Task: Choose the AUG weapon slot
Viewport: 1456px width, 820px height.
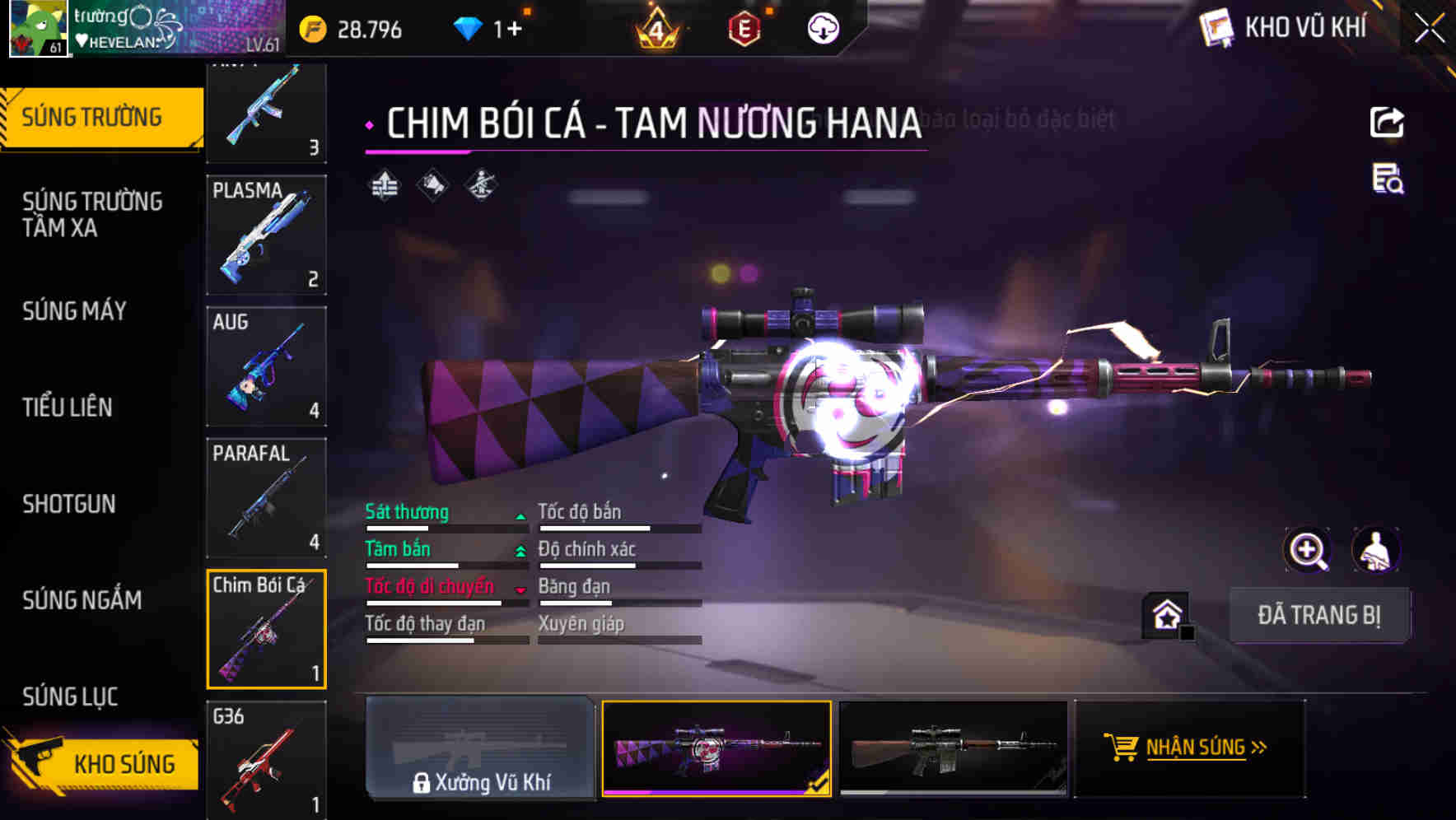Action: click(x=266, y=366)
